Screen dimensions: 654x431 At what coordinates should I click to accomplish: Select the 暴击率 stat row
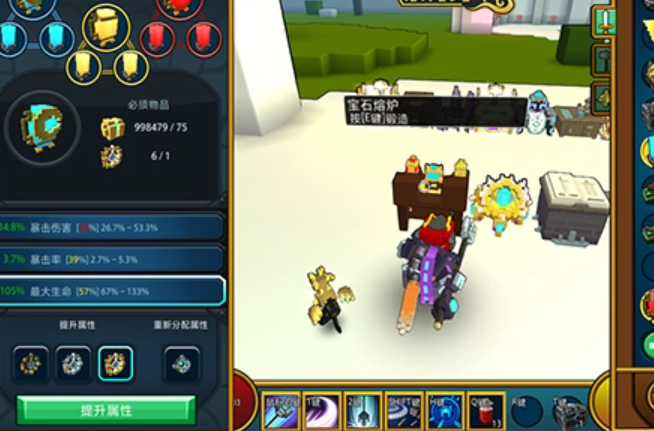[x=112, y=259]
